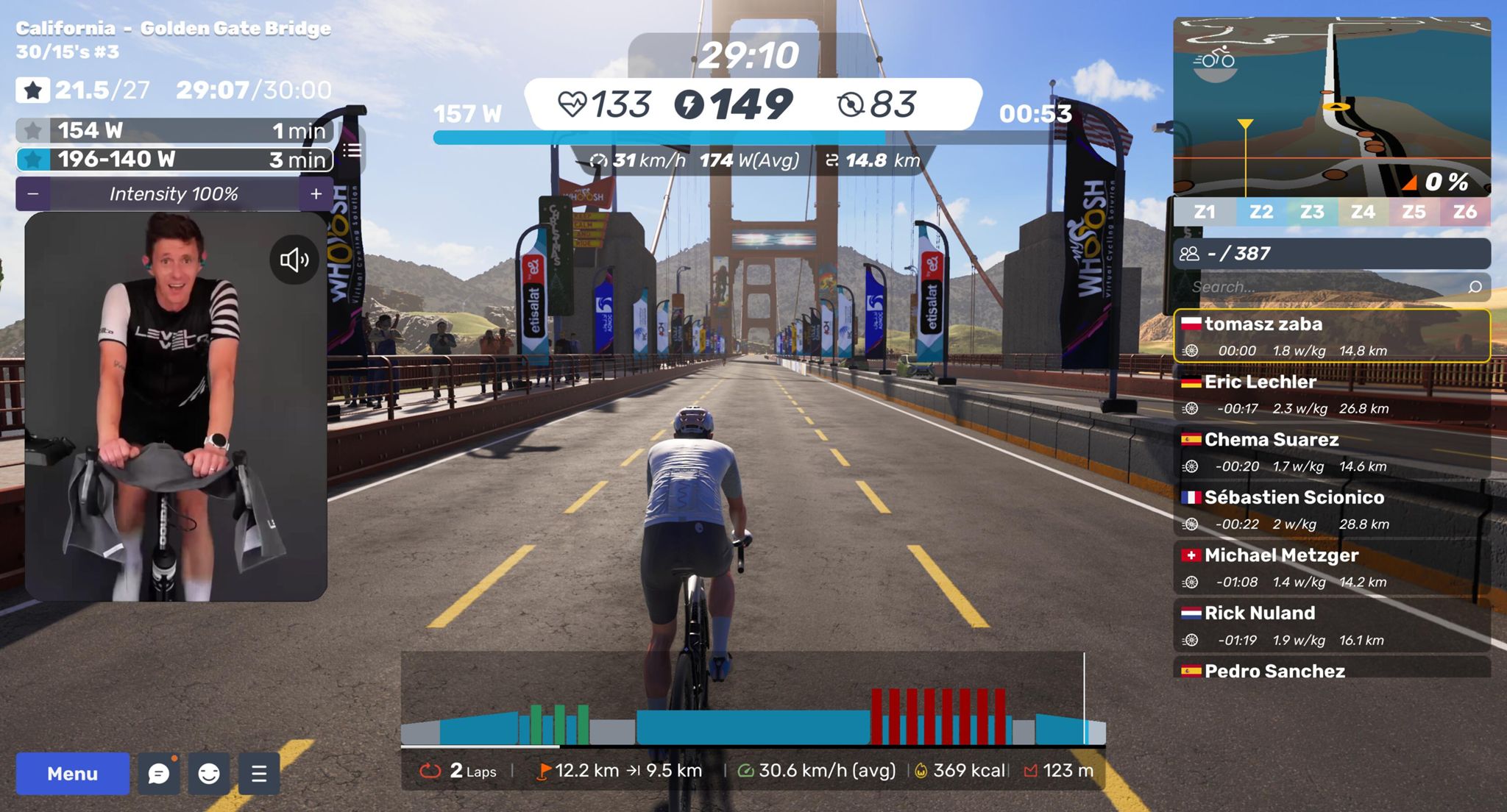Screen dimensions: 1507x812
Task: Decrease workout intensity with the minus button
Action: pyautogui.click(x=33, y=194)
